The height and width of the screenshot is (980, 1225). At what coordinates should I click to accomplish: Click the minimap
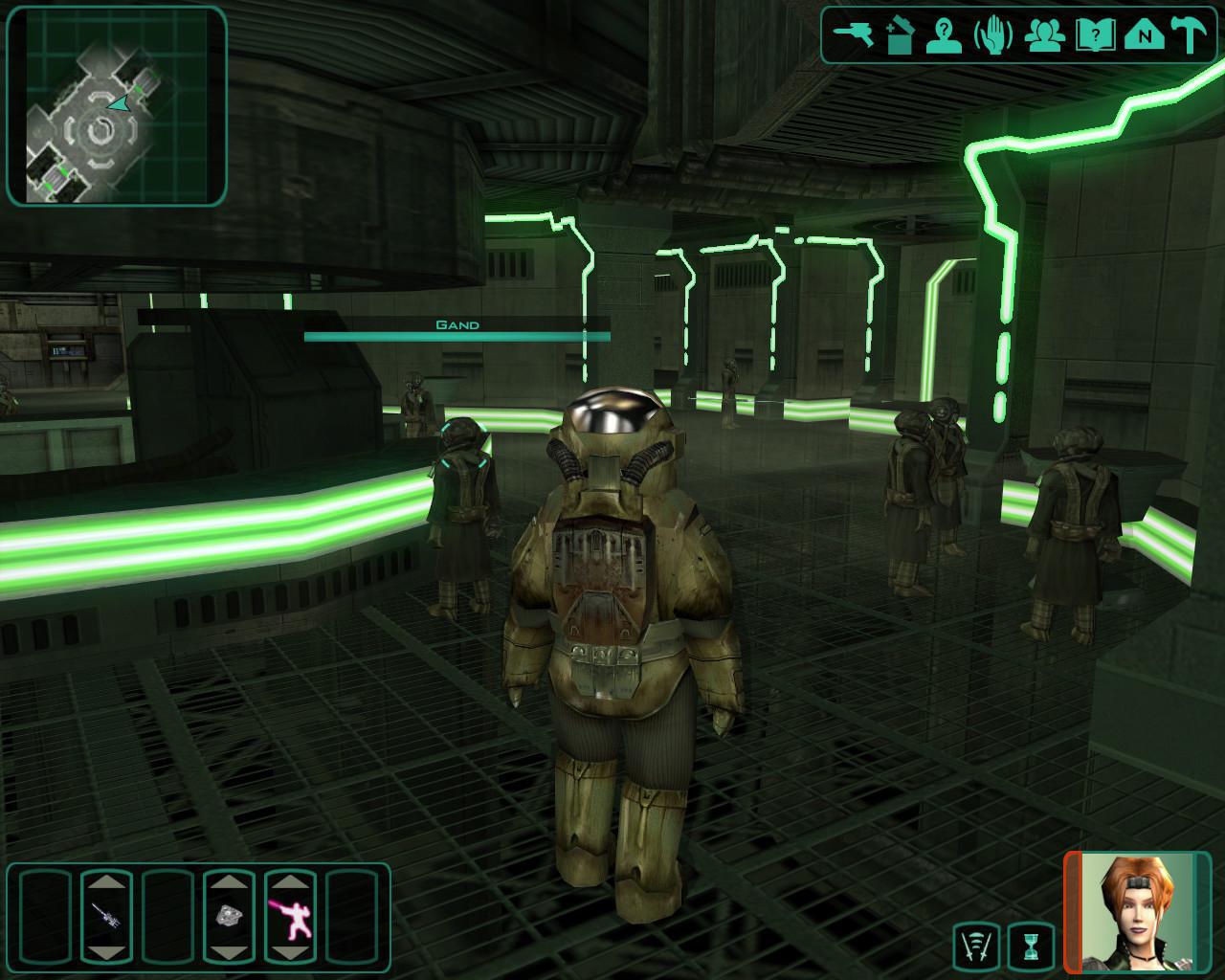pyautogui.click(x=117, y=105)
